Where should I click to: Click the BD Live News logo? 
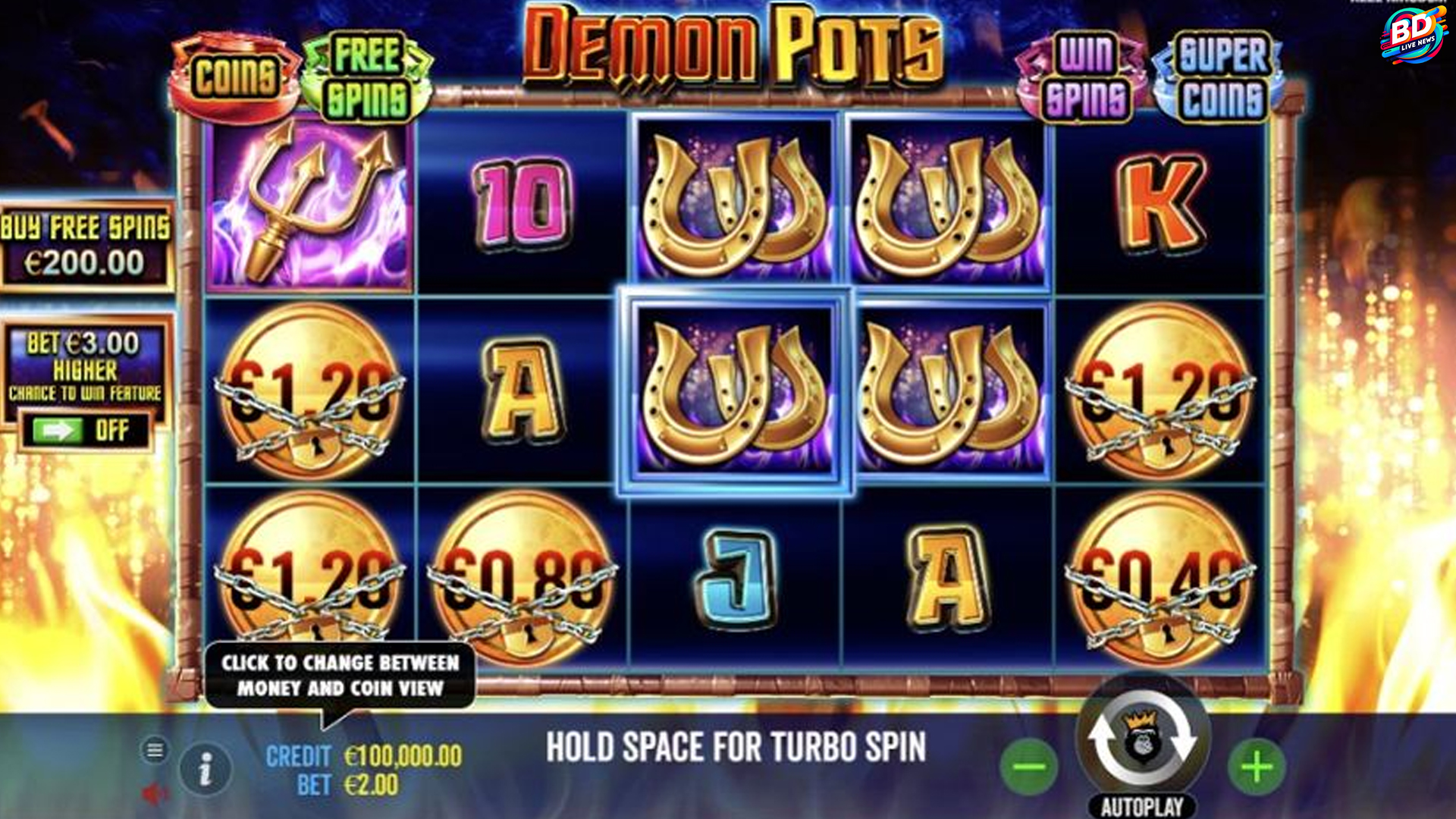(x=1413, y=34)
